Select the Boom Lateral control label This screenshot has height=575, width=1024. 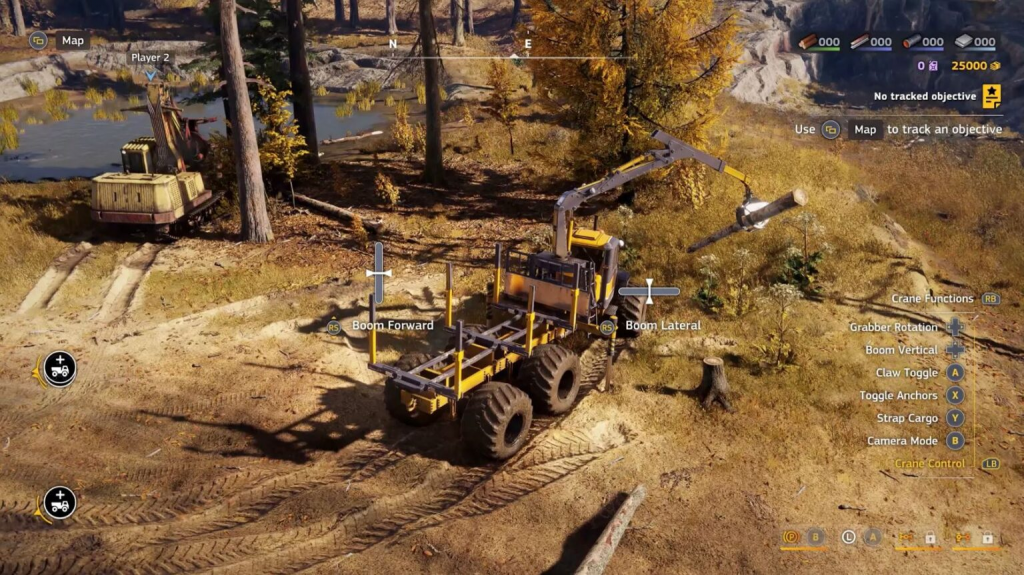point(662,326)
